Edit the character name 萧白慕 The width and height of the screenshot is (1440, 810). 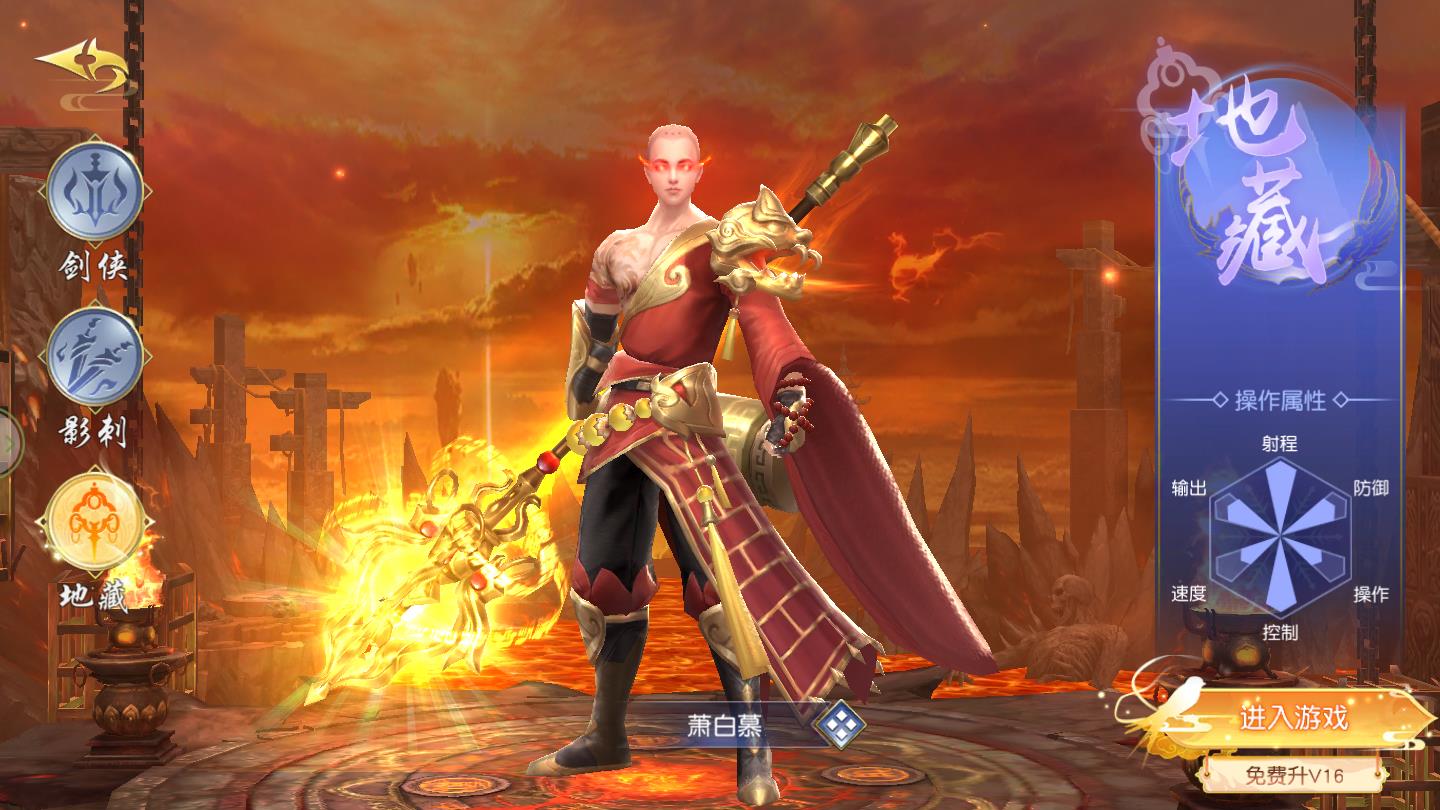[x=725, y=725]
